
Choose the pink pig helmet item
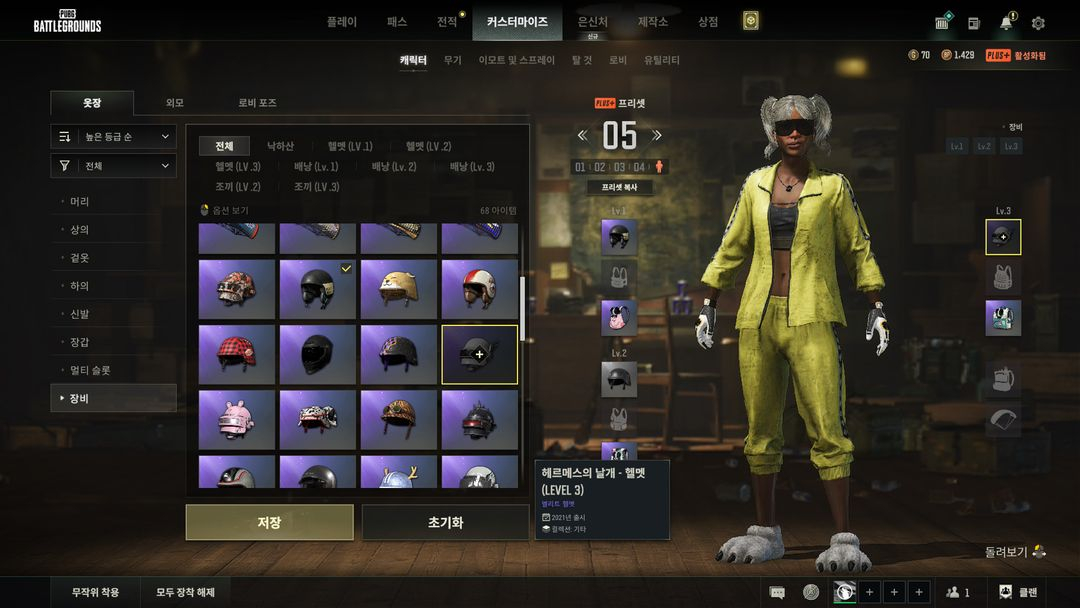click(x=236, y=419)
